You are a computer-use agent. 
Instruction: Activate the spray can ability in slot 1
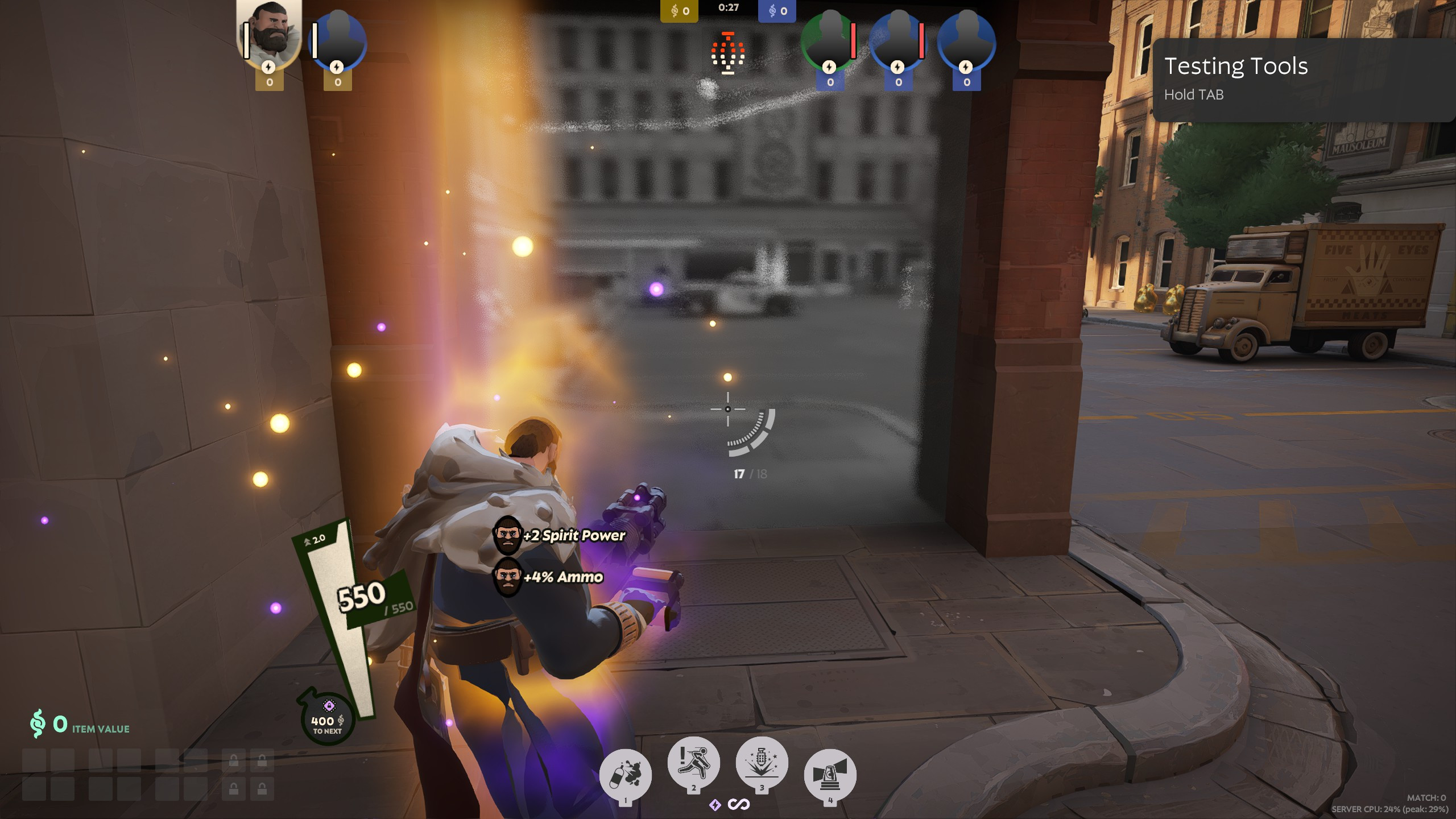tap(625, 774)
